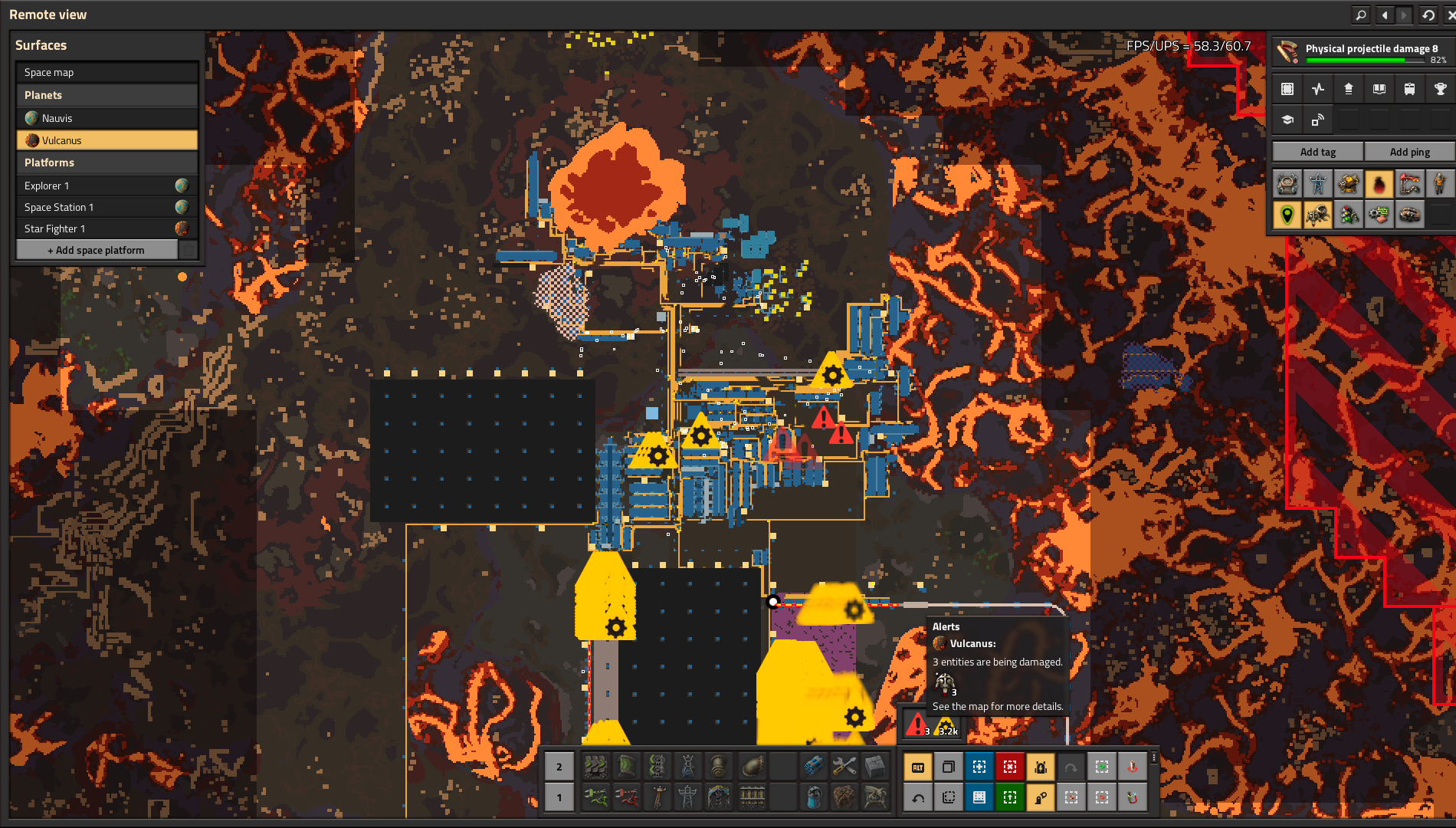Open the damage alert warning icon
Image resolution: width=1456 pixels, height=828 pixels.
[x=917, y=724]
